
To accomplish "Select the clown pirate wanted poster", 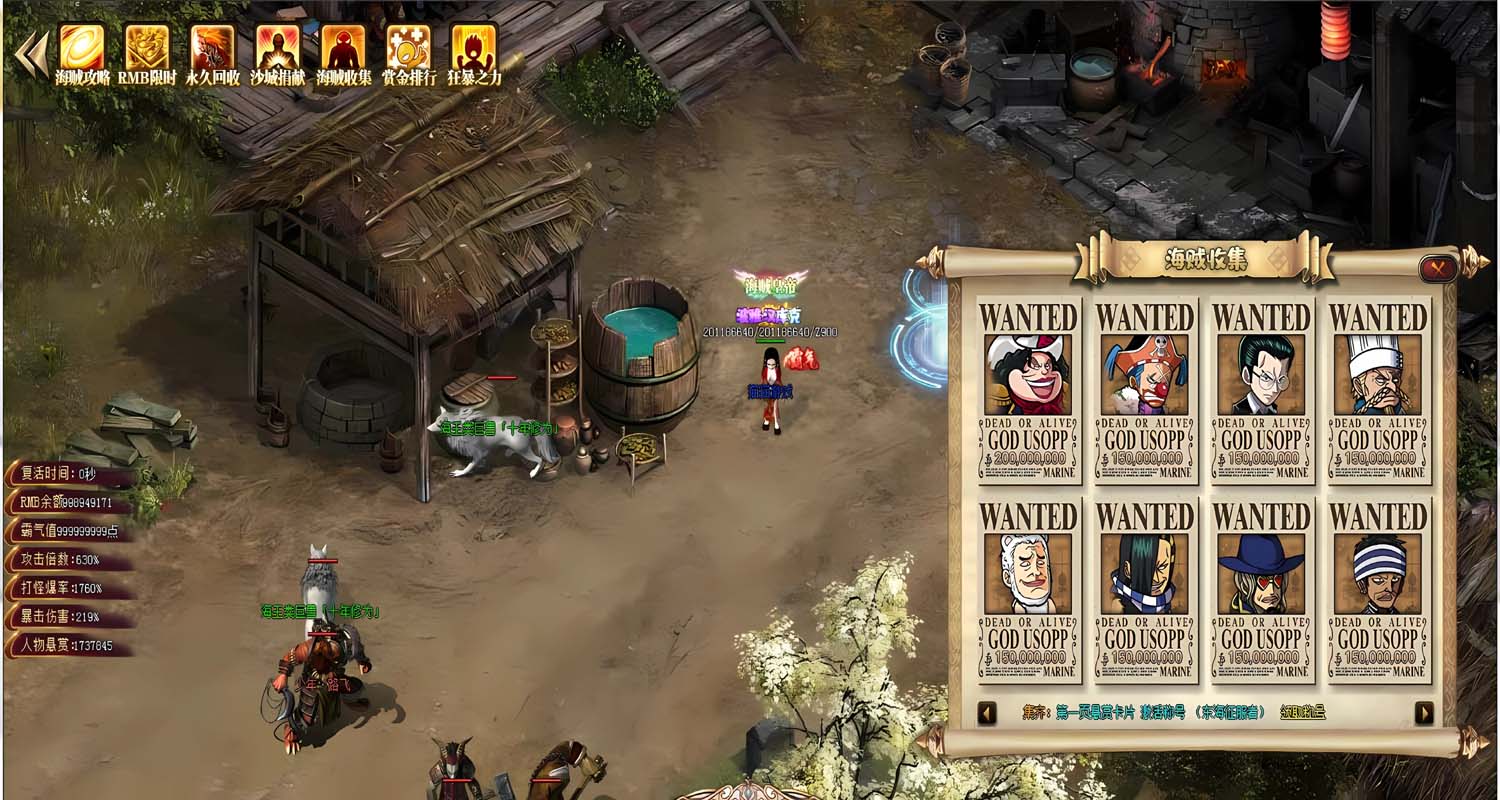I will [x=1145, y=391].
